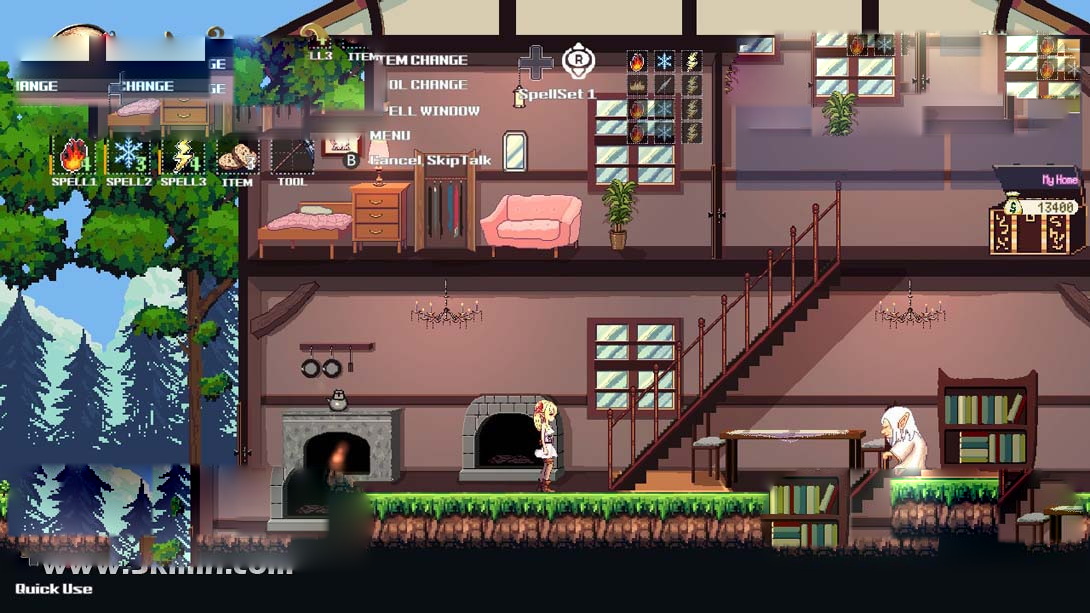
Task: Select the TOOL quick slot
Action: tap(292, 156)
